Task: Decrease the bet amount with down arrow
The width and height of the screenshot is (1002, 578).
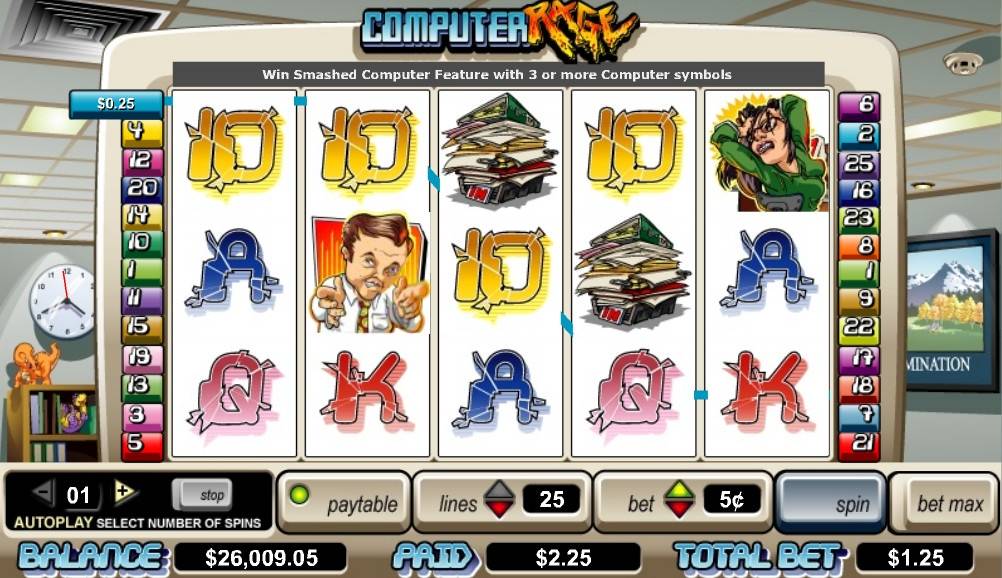Action: click(x=679, y=510)
